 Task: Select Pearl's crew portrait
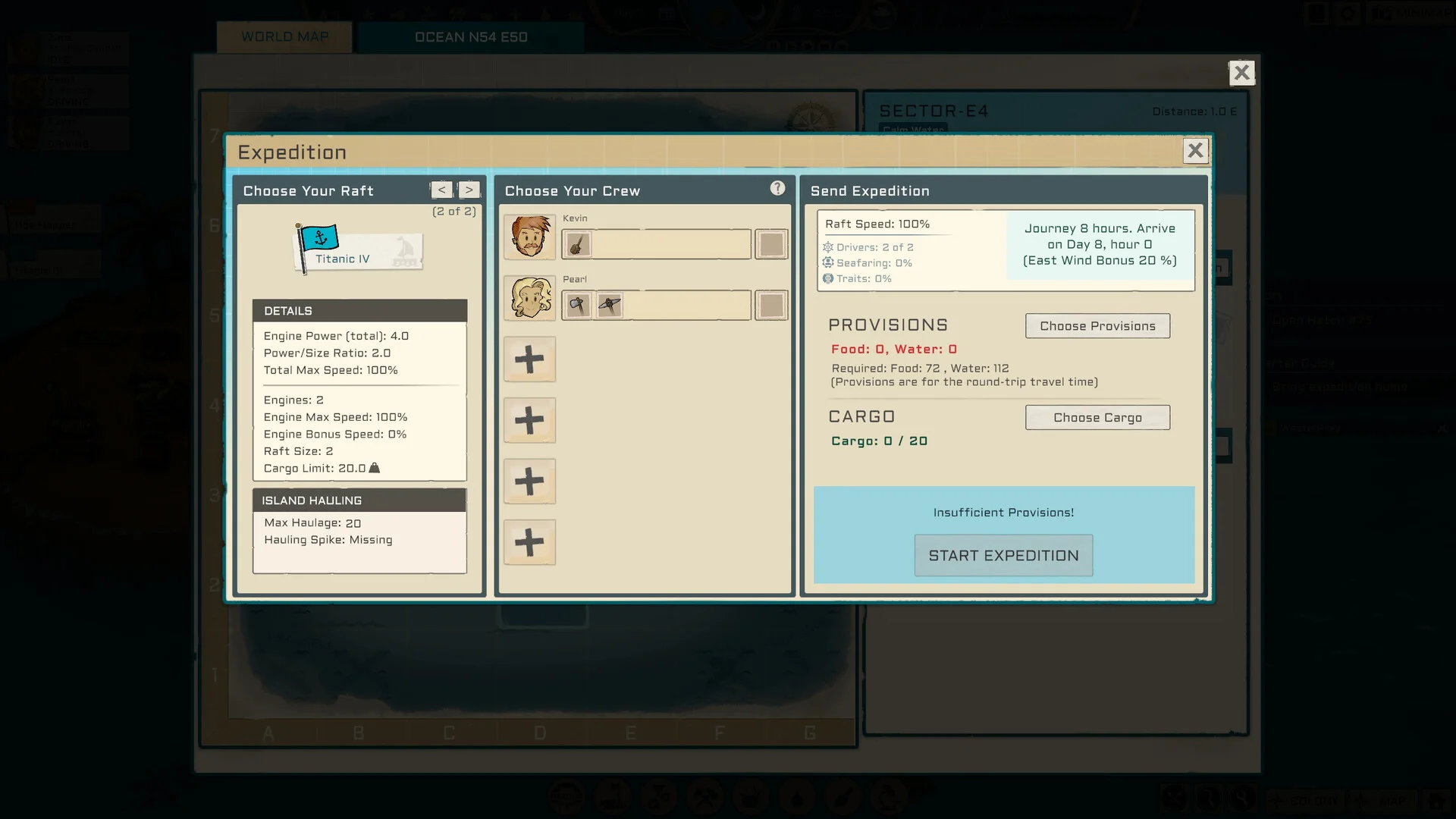pyautogui.click(x=529, y=297)
